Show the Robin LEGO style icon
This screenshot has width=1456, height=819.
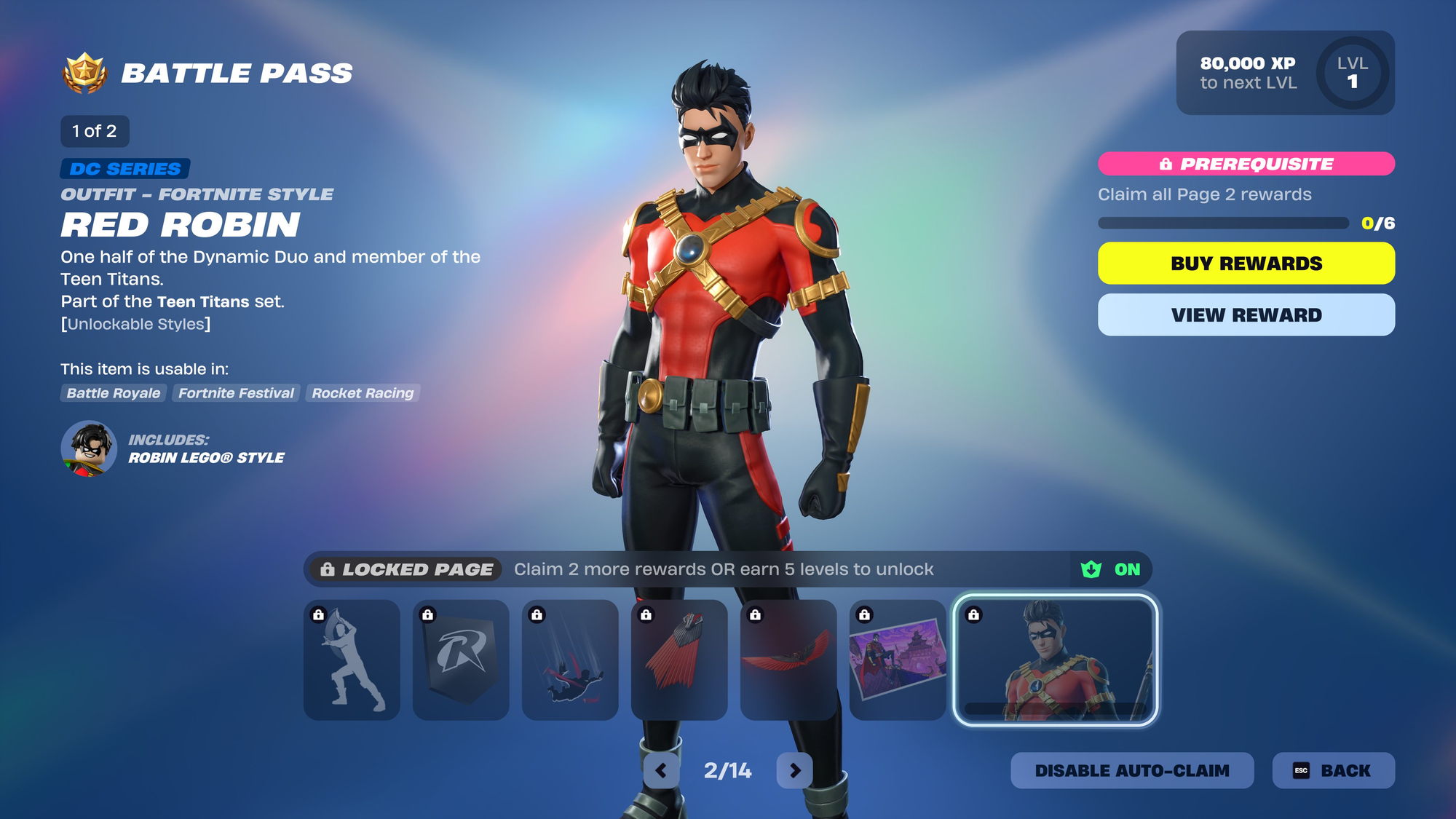coord(89,448)
